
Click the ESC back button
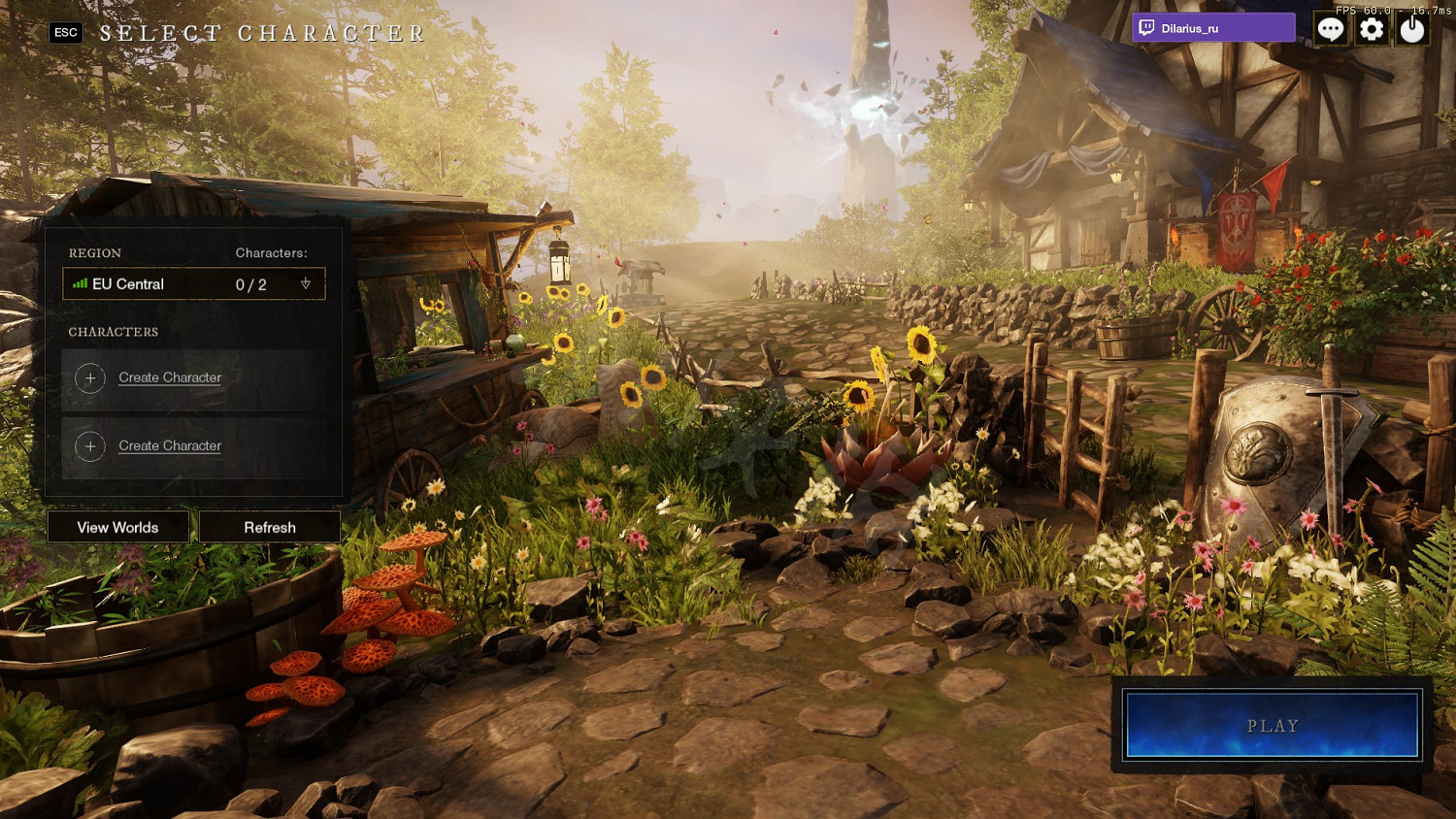pyautogui.click(x=66, y=33)
